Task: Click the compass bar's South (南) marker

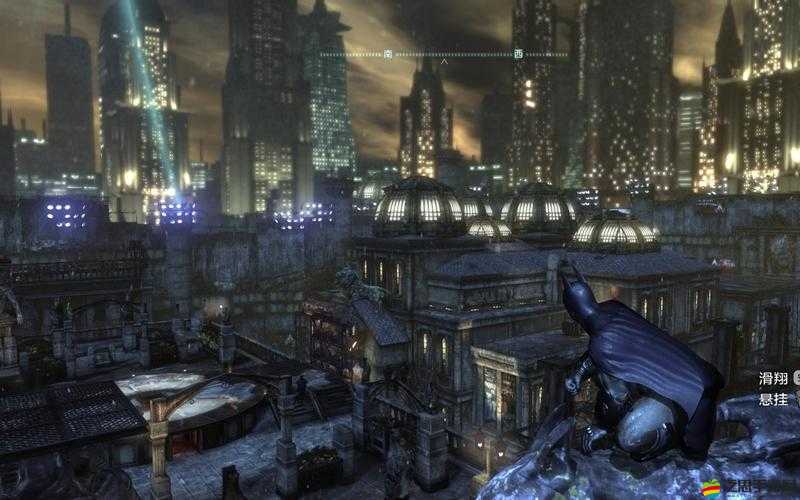Action: click(x=389, y=54)
